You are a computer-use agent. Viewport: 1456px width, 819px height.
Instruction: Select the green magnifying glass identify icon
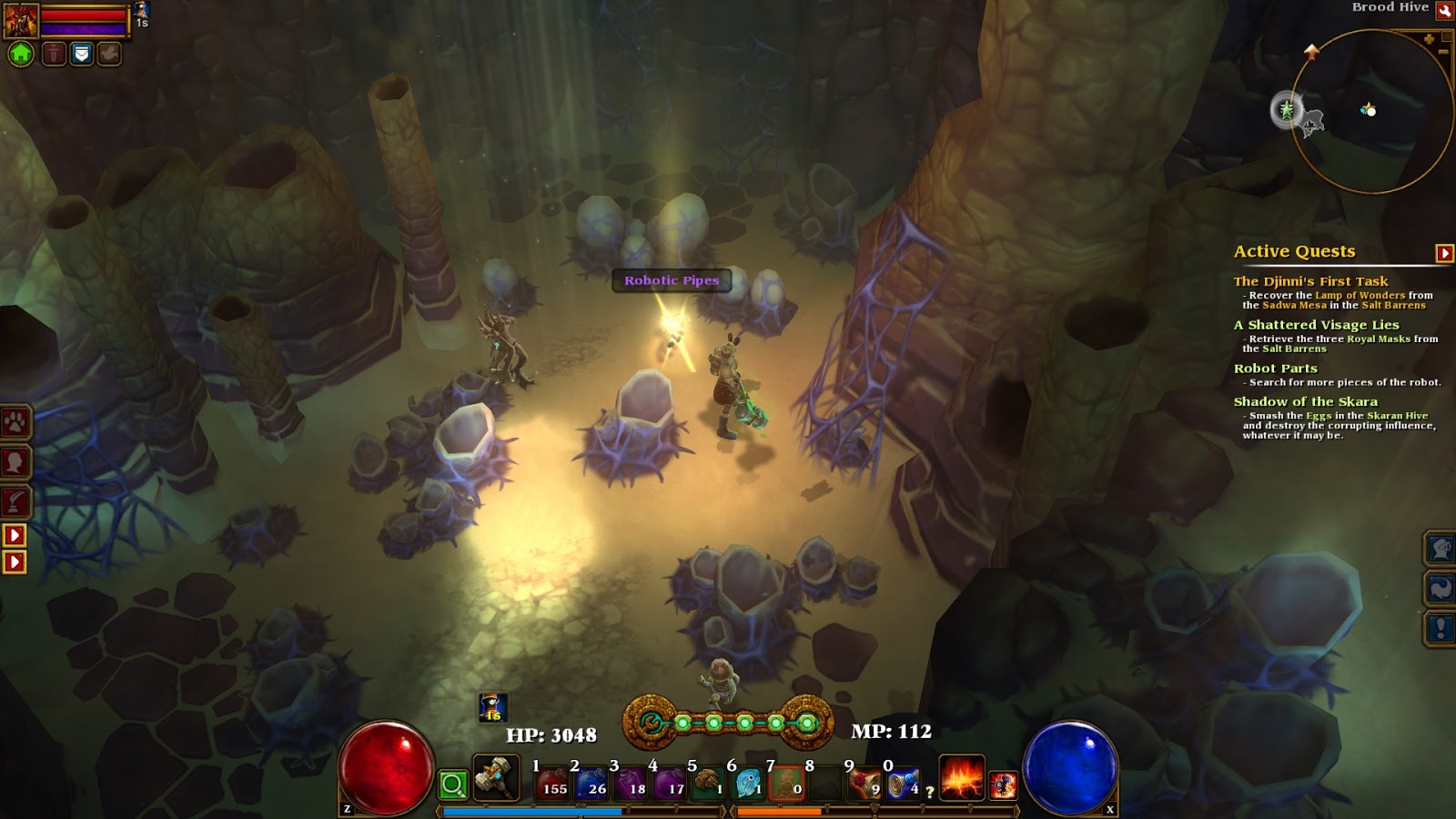452,784
